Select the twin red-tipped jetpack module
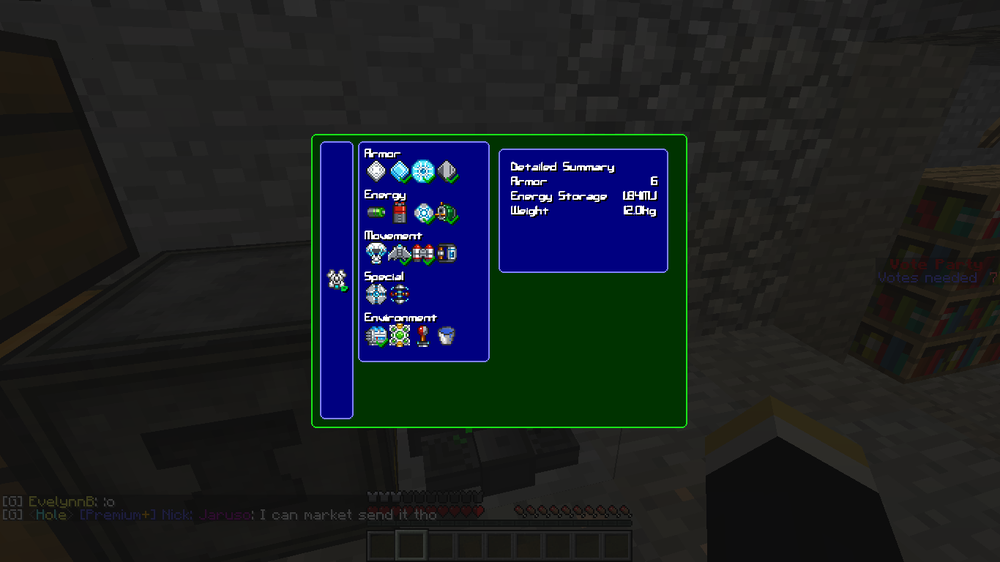This screenshot has width=1000, height=562. pos(423,254)
